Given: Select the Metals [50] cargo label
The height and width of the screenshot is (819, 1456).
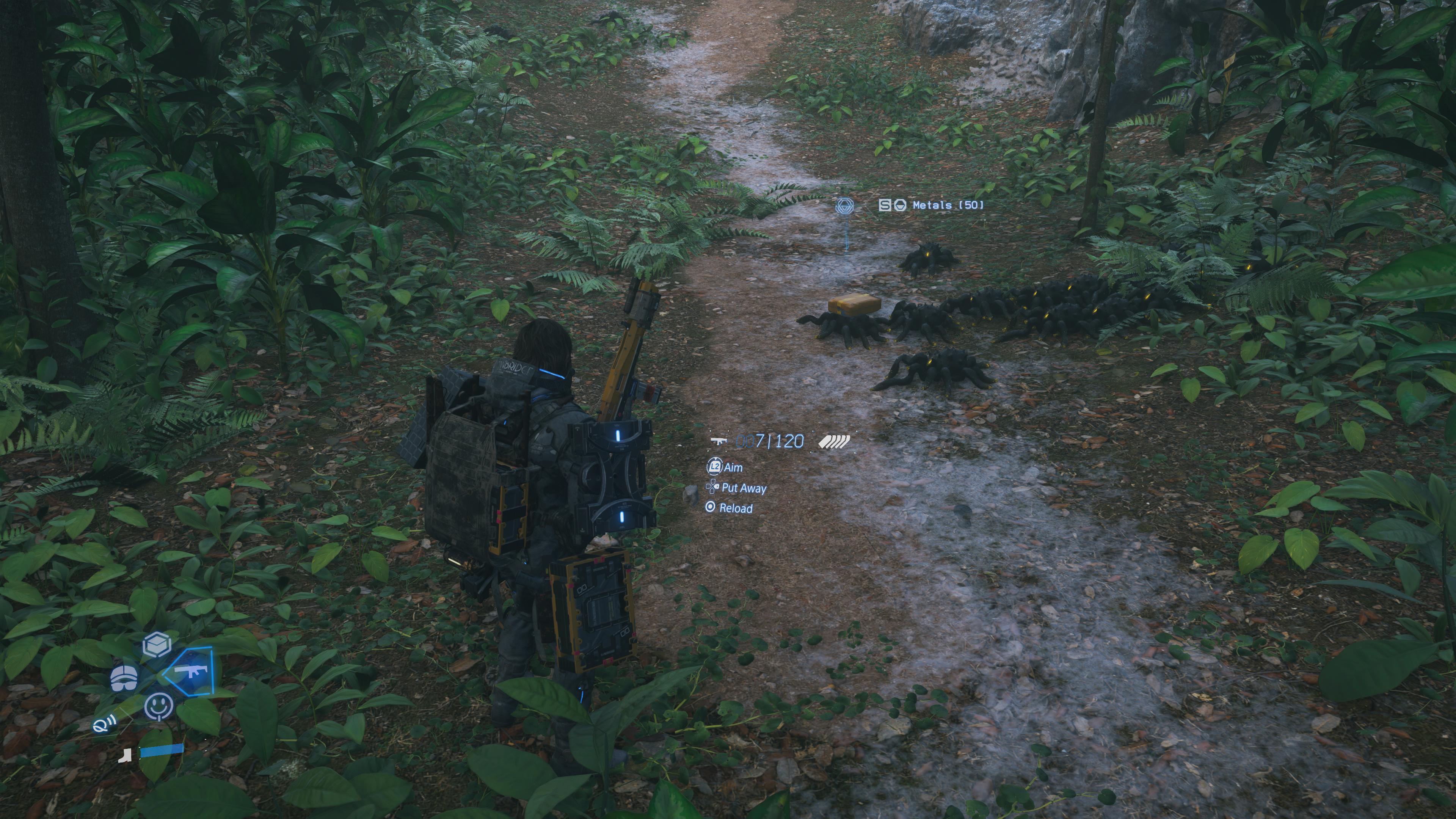Looking at the screenshot, I should (947, 205).
